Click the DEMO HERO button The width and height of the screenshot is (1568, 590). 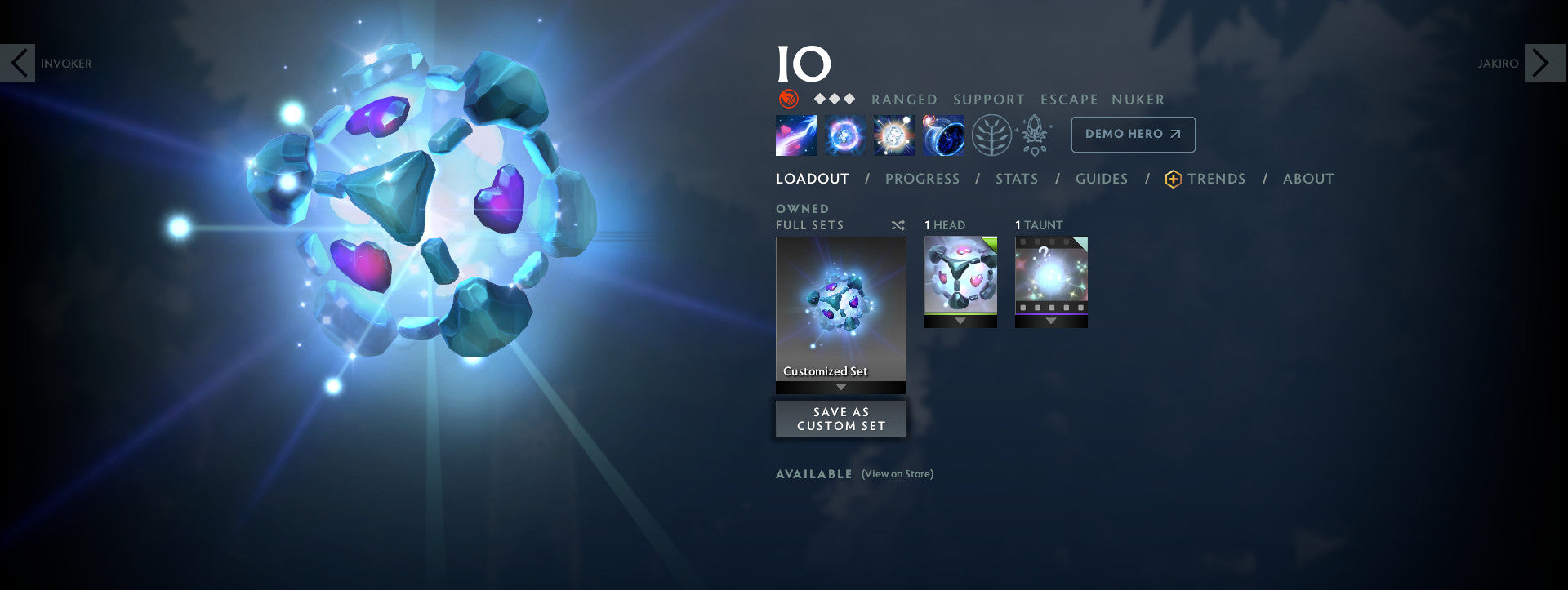[1133, 135]
